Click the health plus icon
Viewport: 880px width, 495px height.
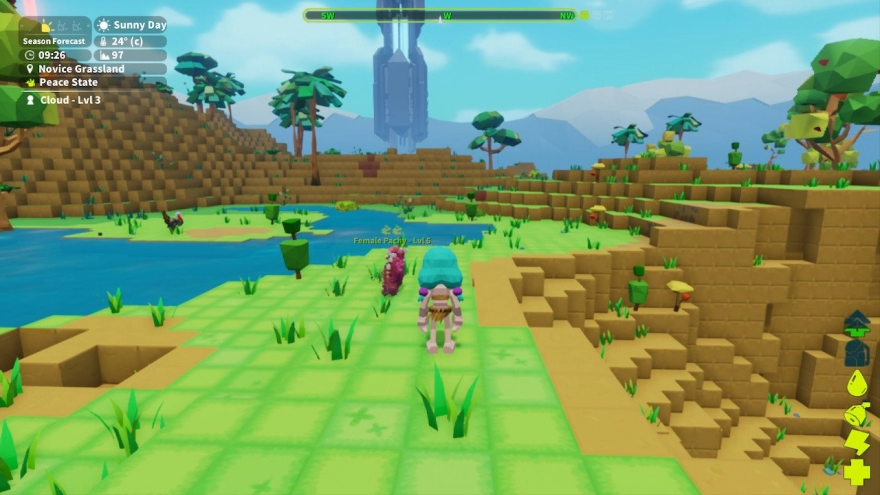point(857,472)
